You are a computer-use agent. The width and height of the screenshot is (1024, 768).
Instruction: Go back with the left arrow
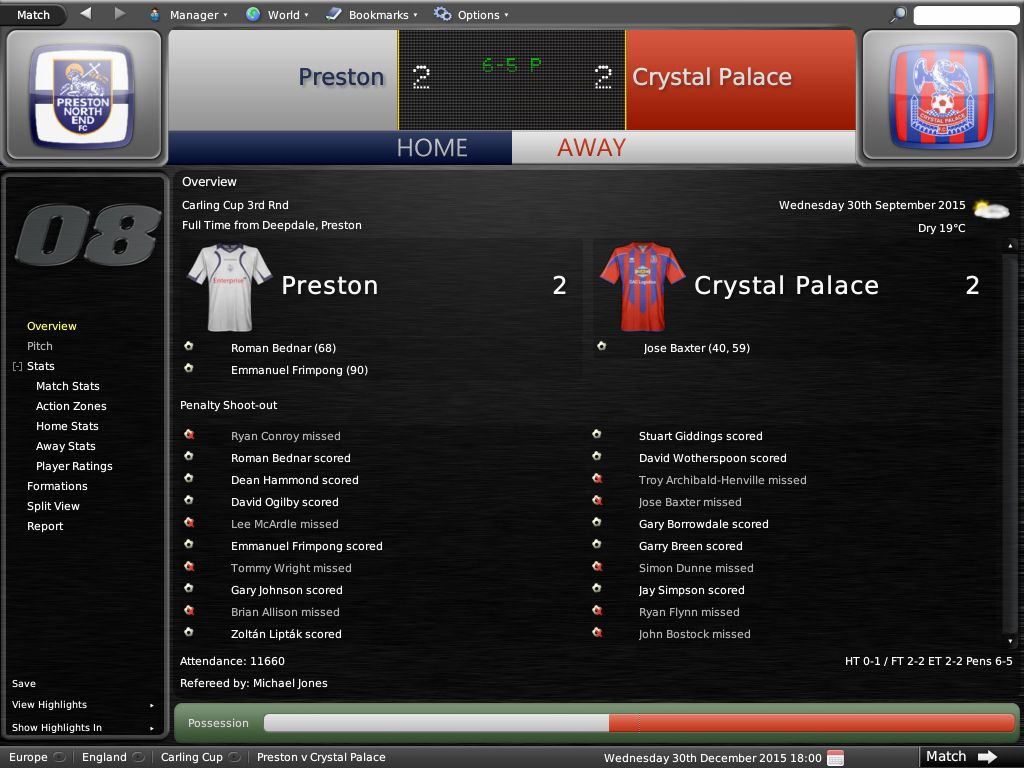click(x=85, y=14)
